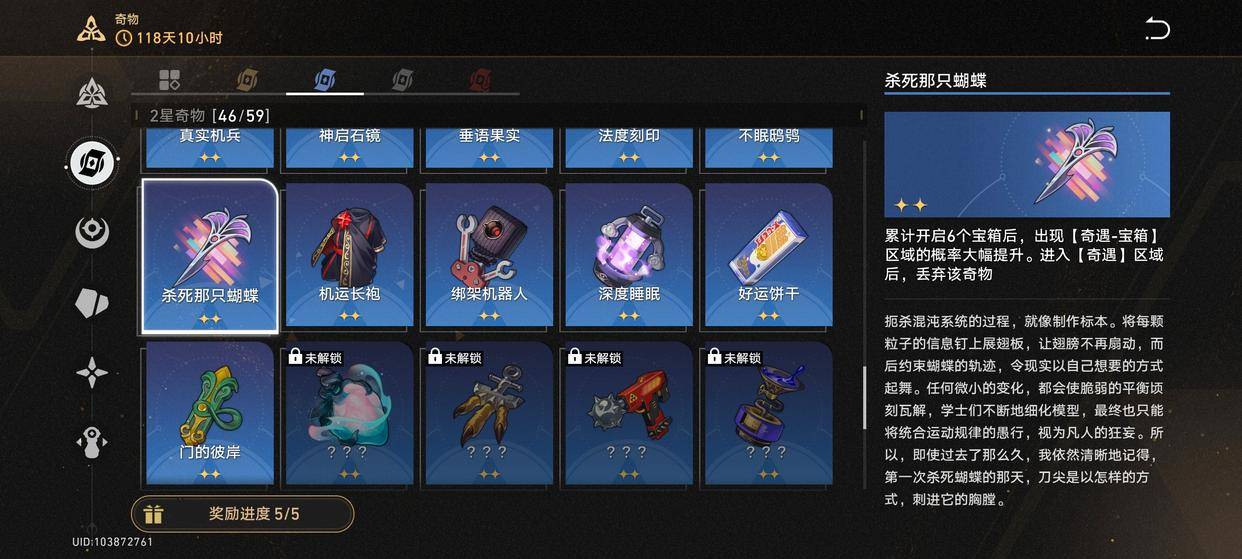Switch to the gray card rarity tab
Viewport: 1242px width, 559px height.
[x=402, y=79]
